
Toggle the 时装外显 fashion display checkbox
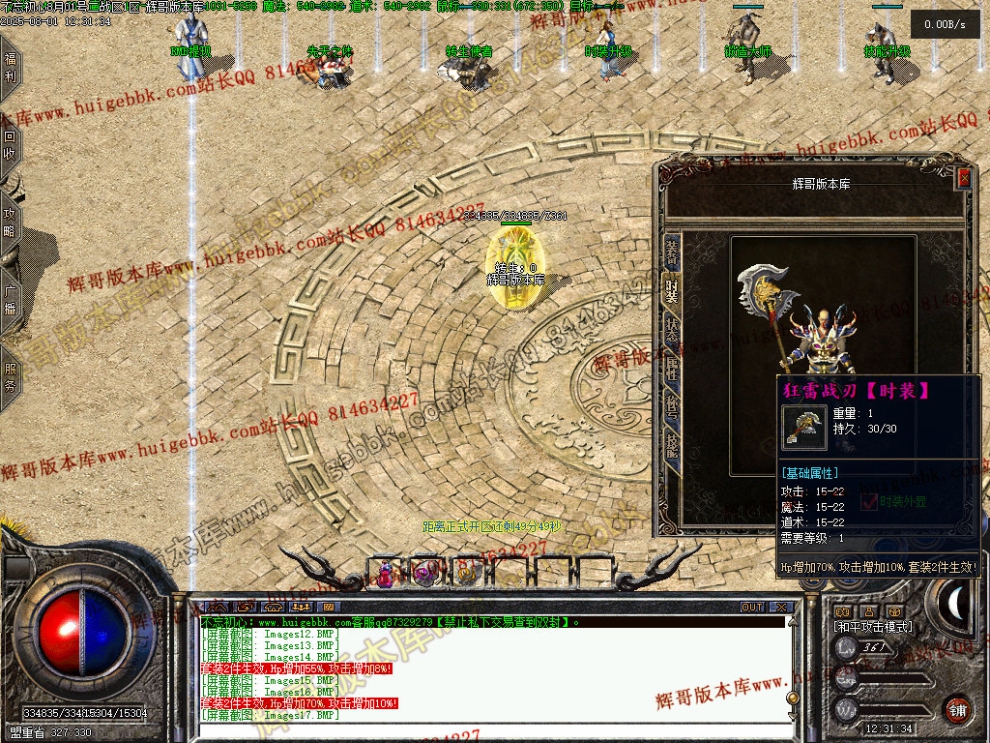[x=868, y=501]
